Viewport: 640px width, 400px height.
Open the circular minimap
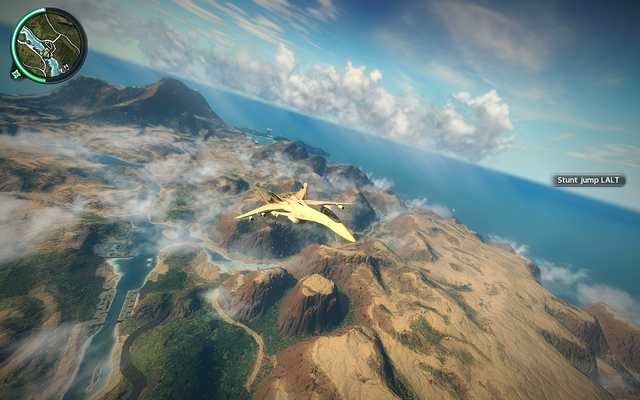pyautogui.click(x=50, y=43)
